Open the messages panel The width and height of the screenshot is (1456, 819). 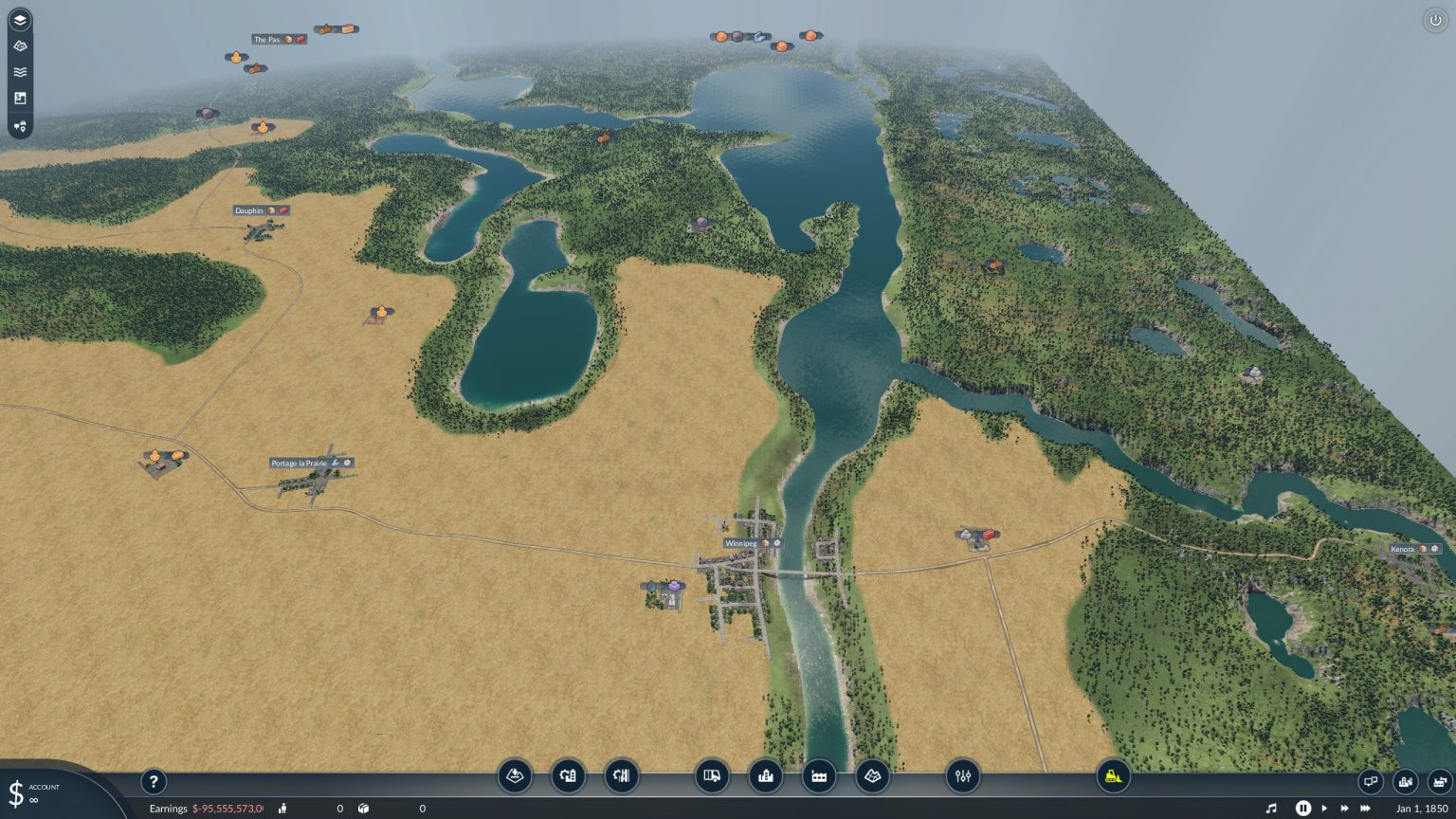pos(1371,782)
